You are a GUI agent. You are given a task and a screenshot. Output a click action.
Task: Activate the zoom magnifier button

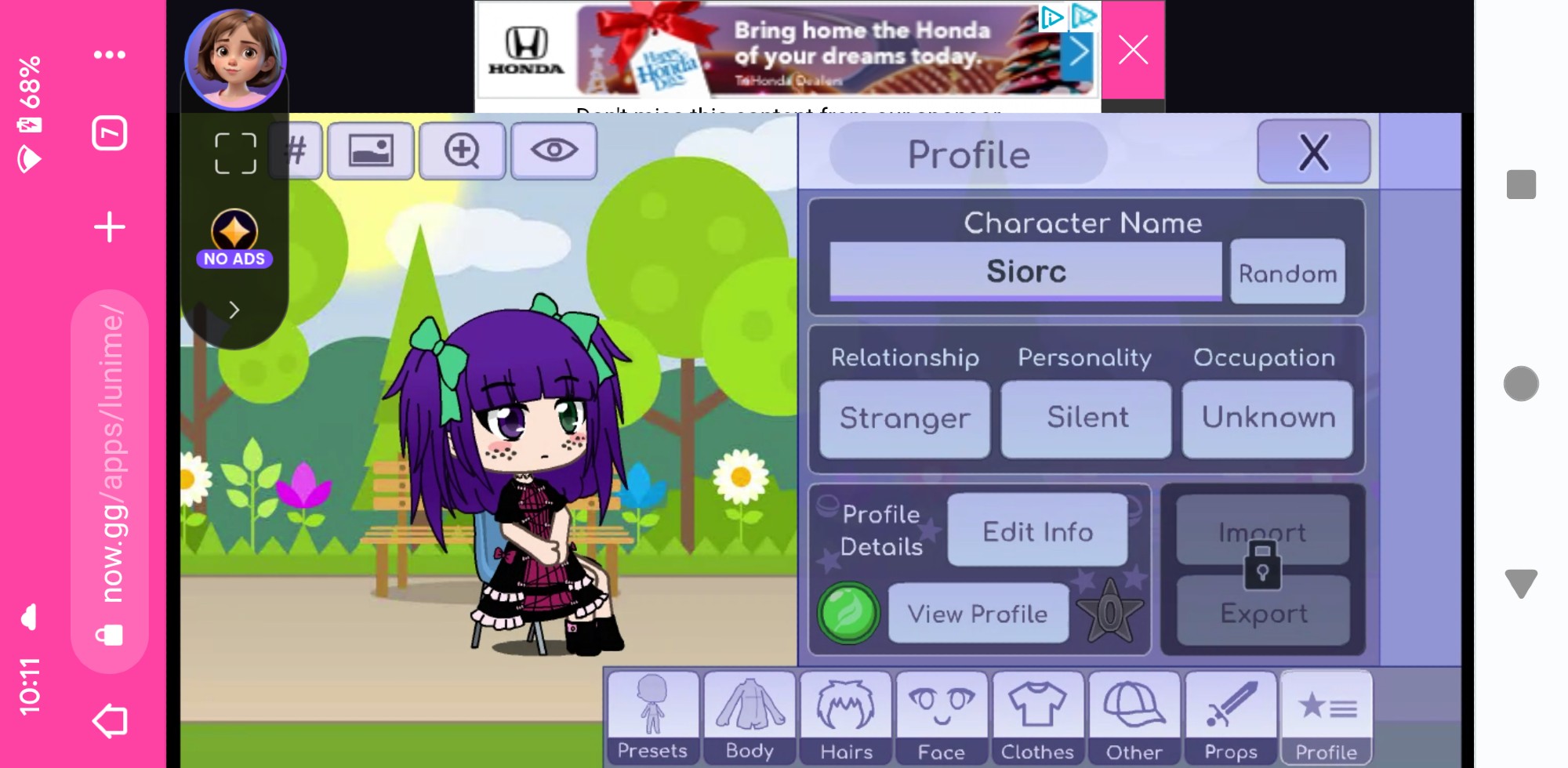pyautogui.click(x=462, y=150)
